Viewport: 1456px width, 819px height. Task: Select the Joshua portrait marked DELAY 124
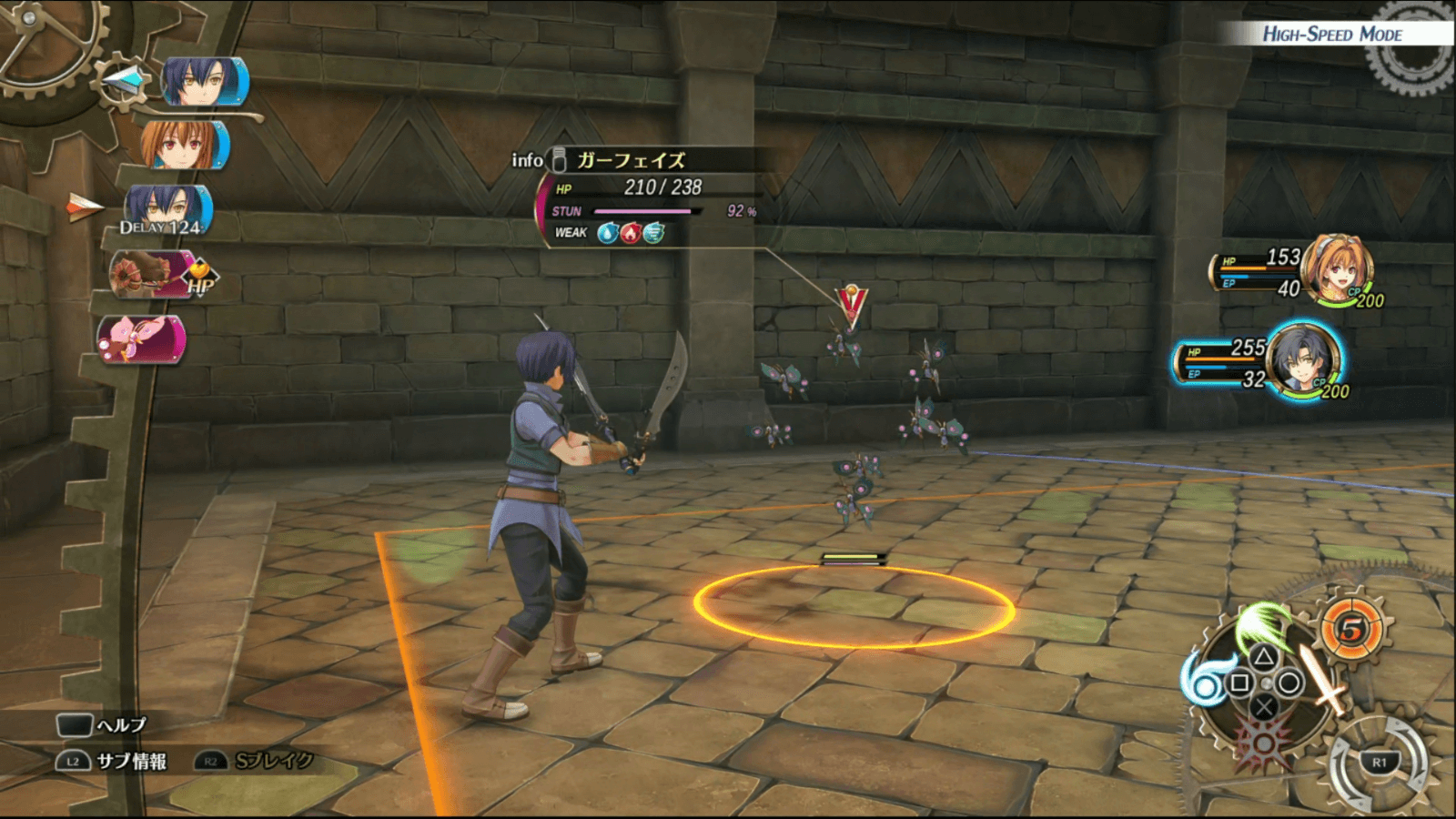coord(167,209)
